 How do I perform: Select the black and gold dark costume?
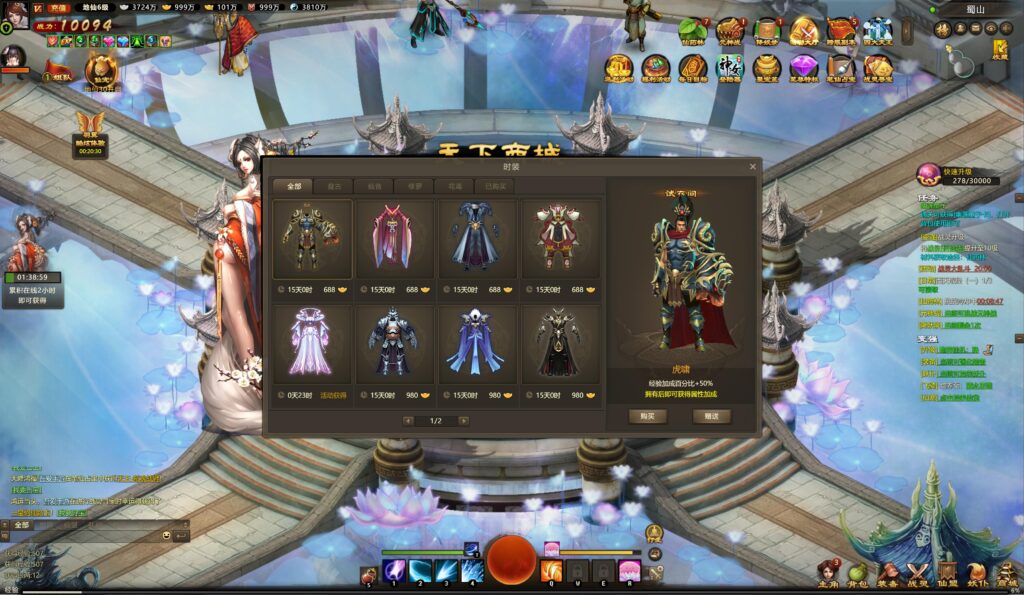pos(558,343)
